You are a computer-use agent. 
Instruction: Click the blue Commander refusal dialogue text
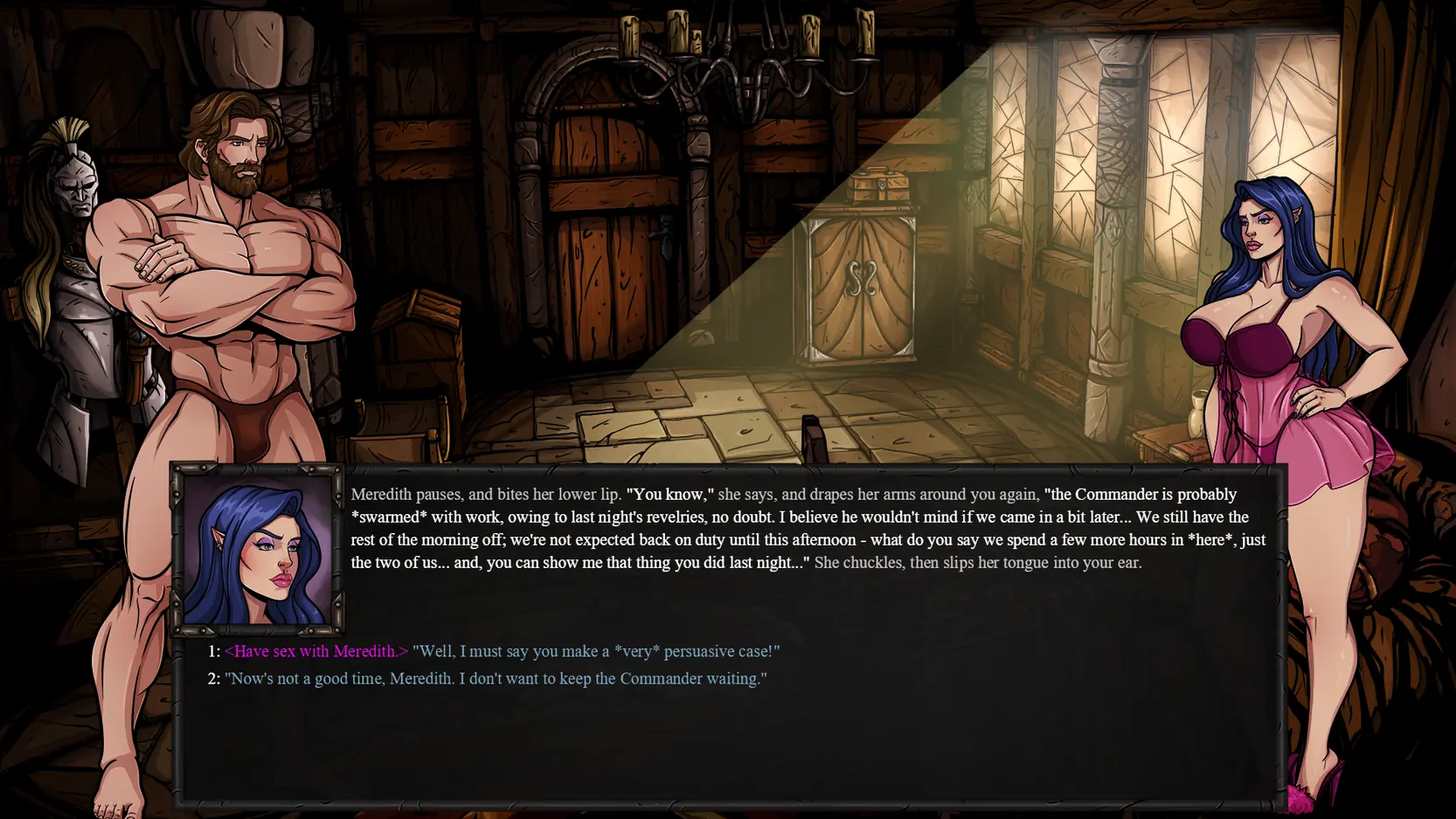pyautogui.click(x=496, y=678)
